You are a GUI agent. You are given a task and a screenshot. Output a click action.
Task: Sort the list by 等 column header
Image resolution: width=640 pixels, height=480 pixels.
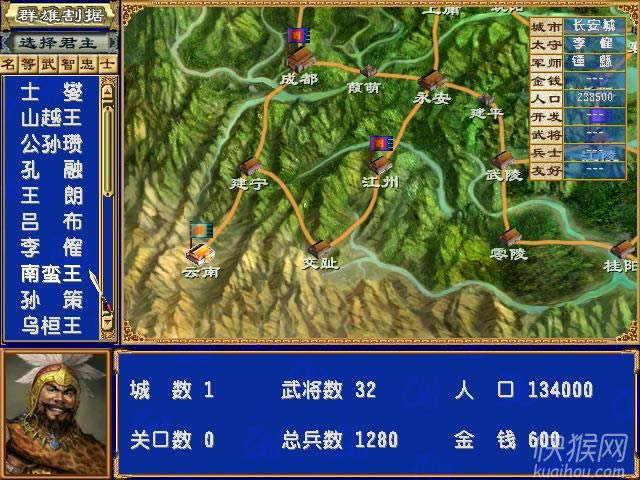point(29,63)
